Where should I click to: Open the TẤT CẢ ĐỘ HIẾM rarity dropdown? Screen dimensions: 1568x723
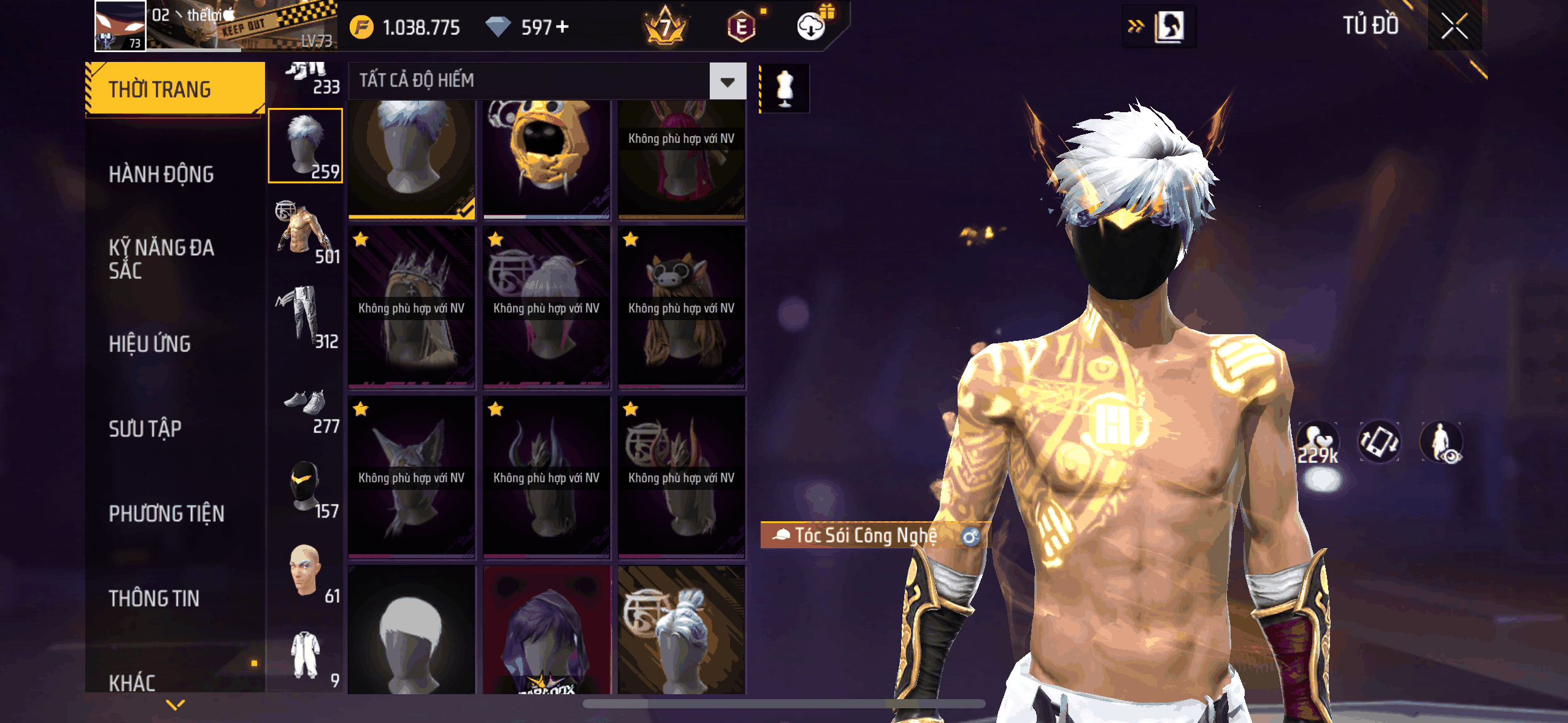coord(728,81)
